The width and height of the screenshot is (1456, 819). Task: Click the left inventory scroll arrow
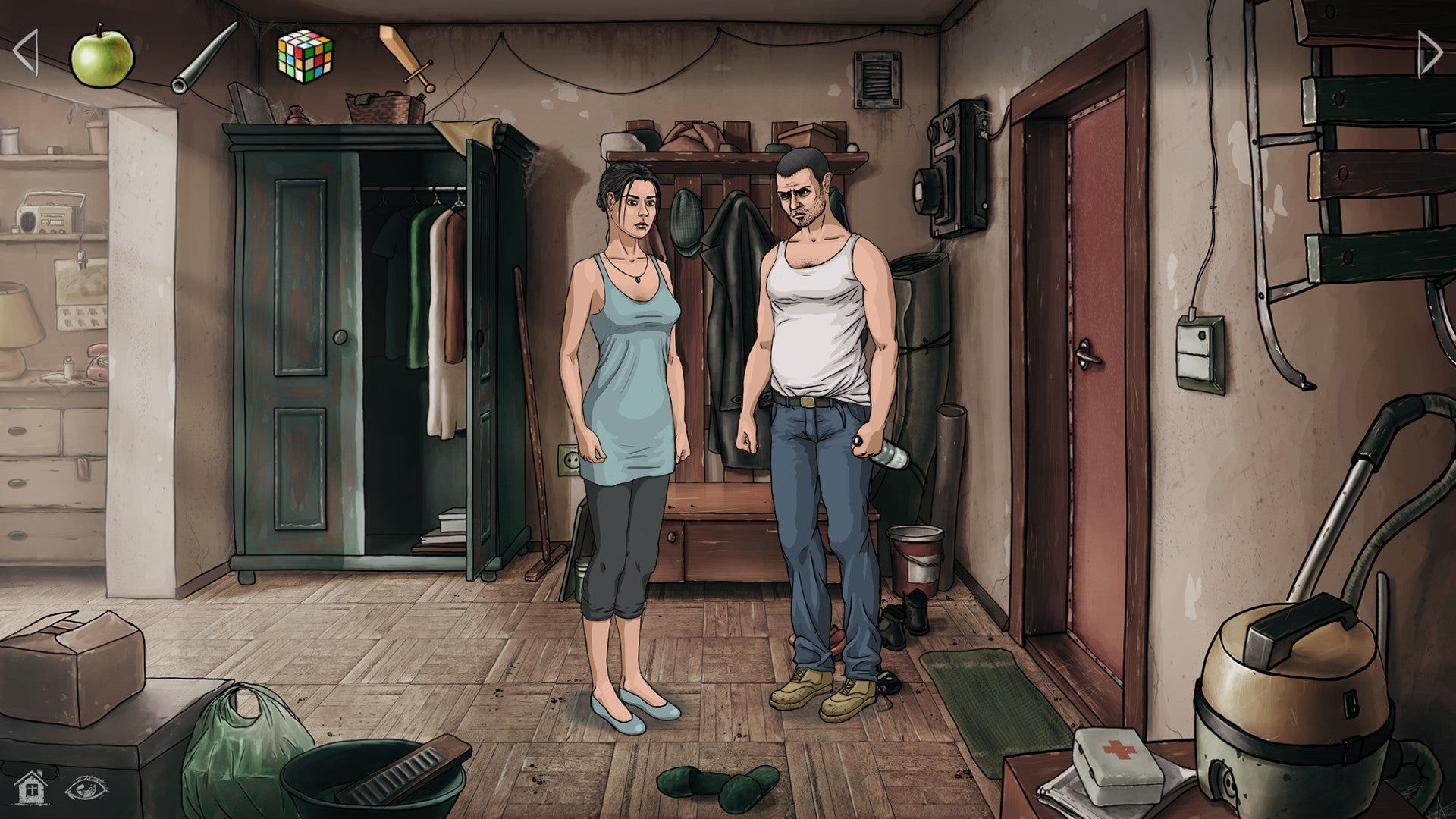pos(27,52)
